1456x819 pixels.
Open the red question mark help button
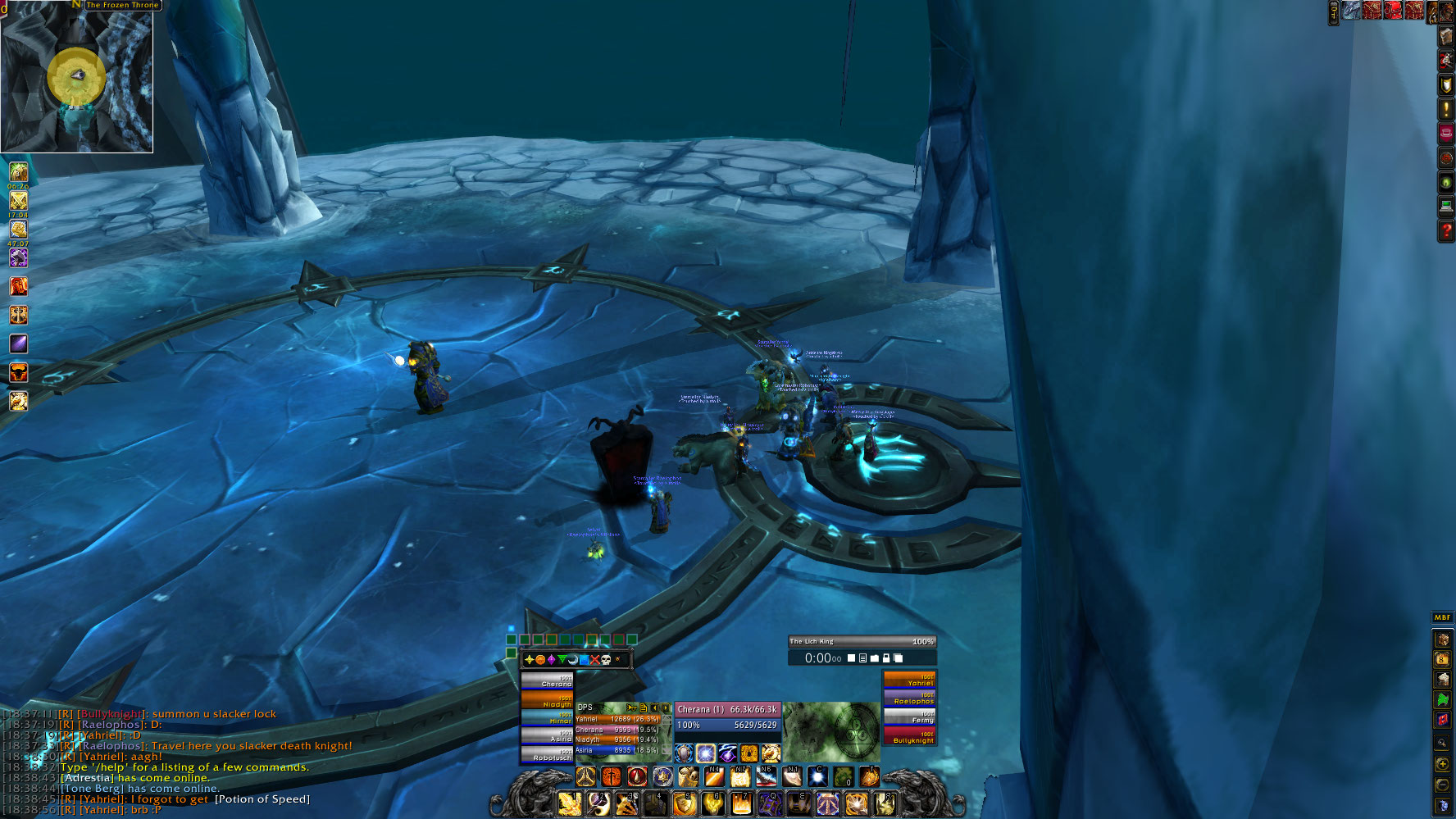[1446, 232]
